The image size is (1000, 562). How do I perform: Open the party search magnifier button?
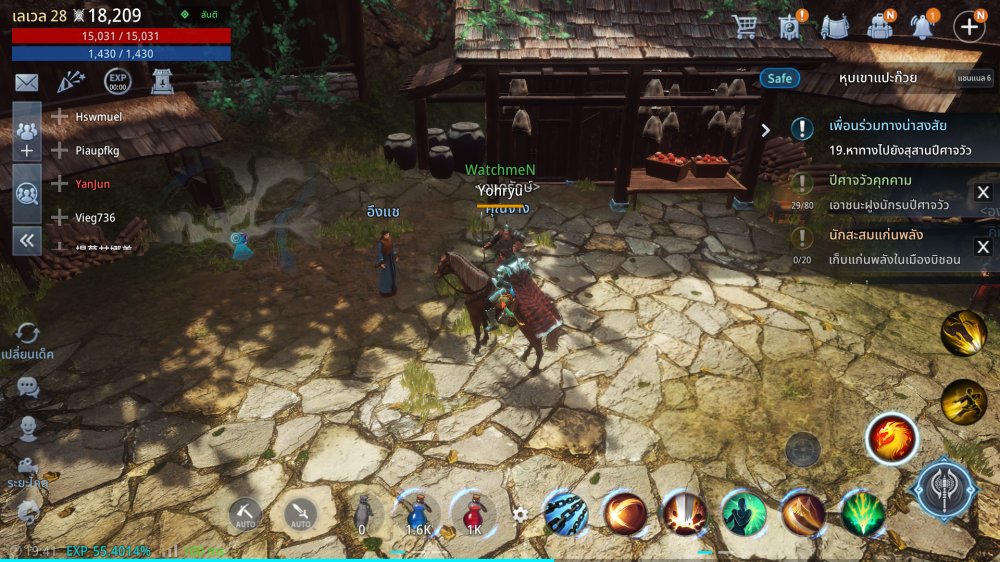[26, 193]
